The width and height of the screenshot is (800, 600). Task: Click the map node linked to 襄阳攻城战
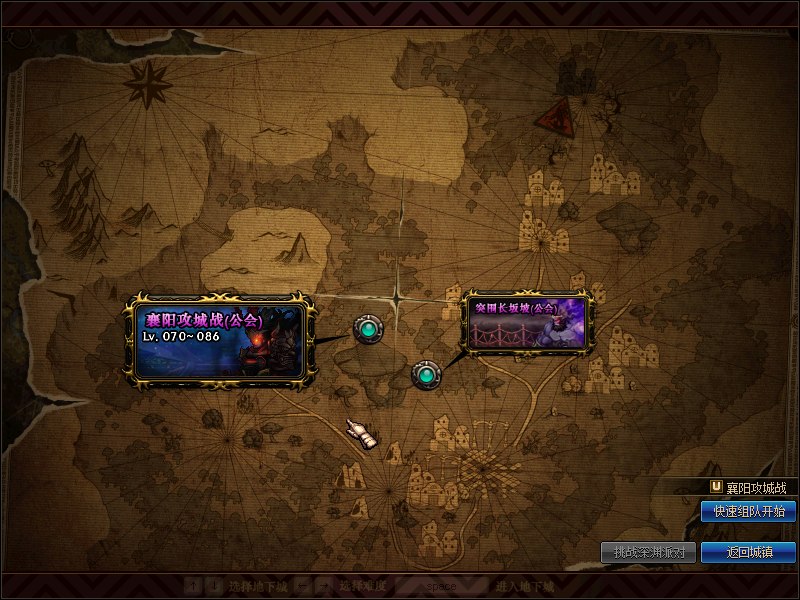click(368, 328)
